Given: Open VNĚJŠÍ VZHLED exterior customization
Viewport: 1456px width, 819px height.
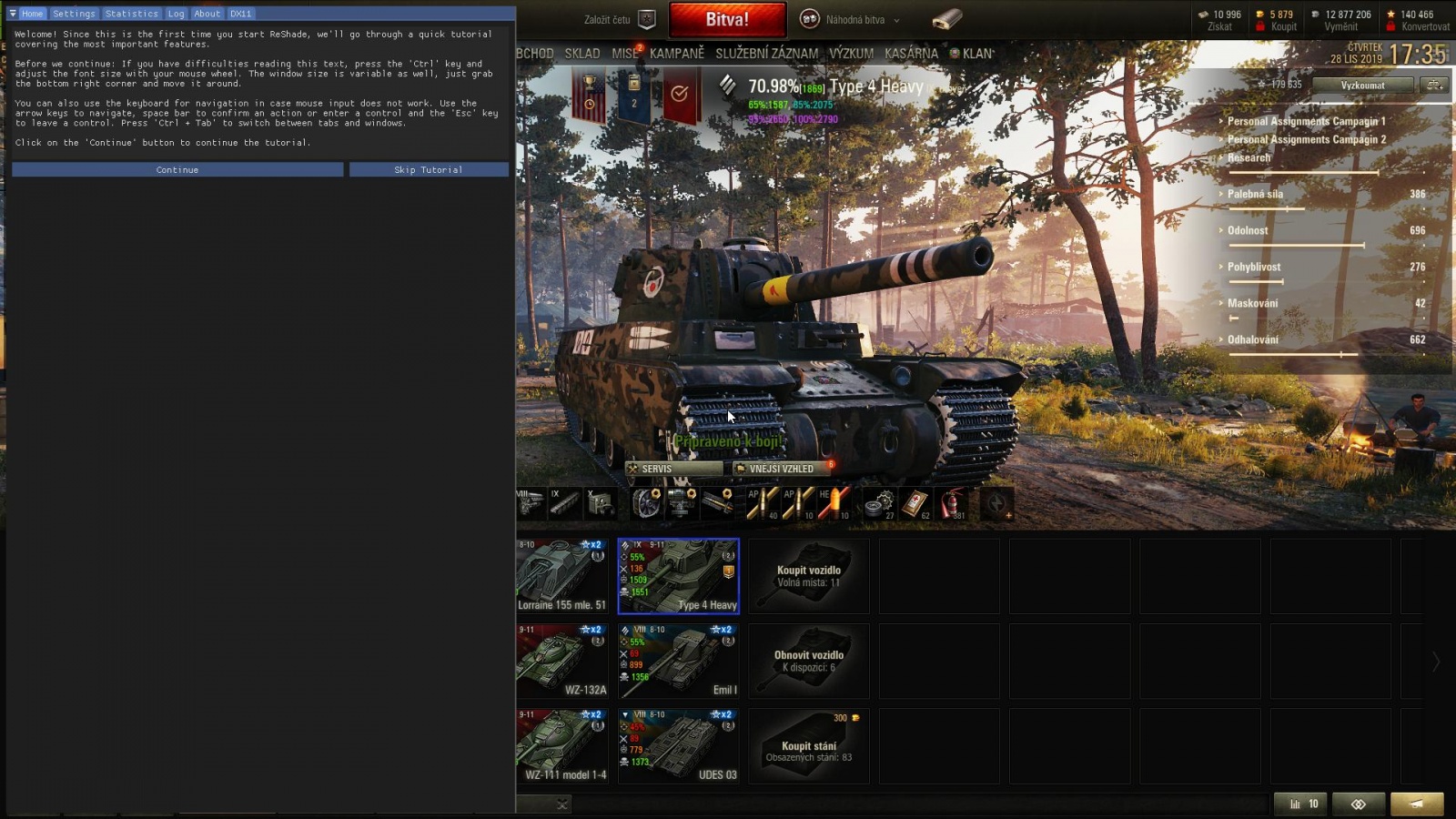Looking at the screenshot, I should pyautogui.click(x=781, y=469).
